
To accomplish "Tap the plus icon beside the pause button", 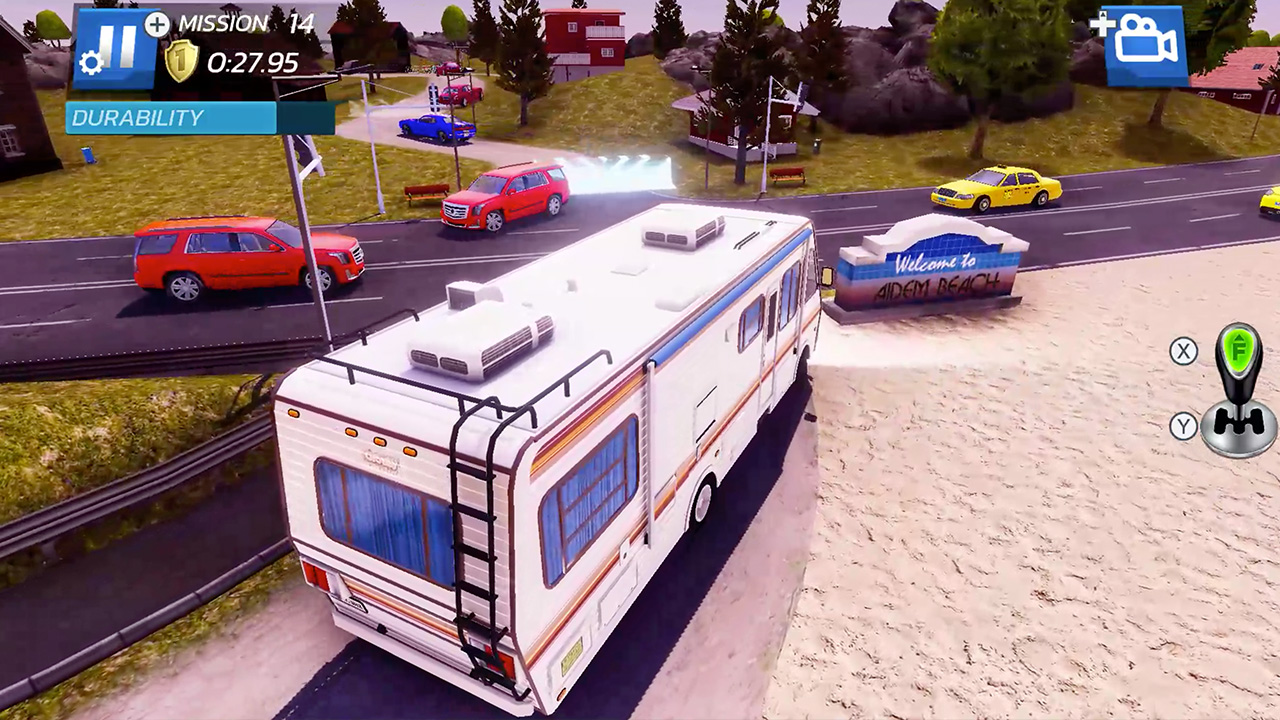I will [155, 26].
